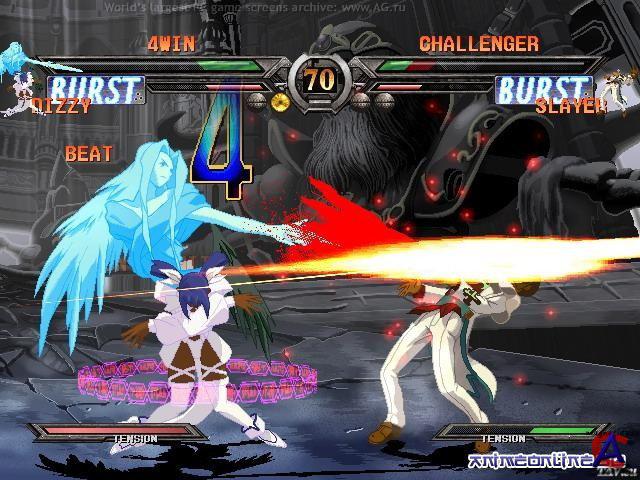Click Dizzy's character portrait
The image size is (640, 480).
14,73
